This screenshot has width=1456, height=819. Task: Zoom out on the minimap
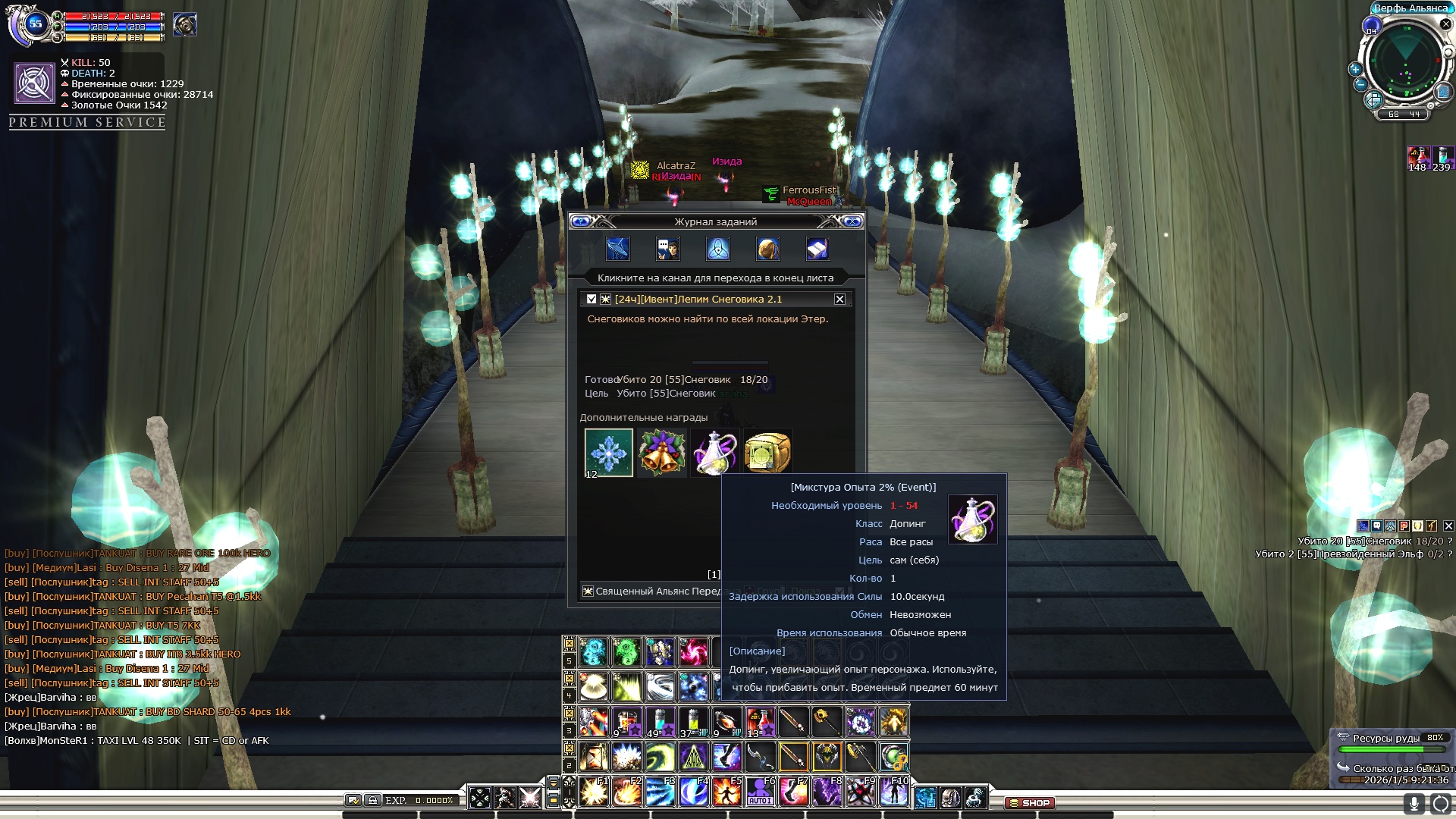pos(1360,85)
